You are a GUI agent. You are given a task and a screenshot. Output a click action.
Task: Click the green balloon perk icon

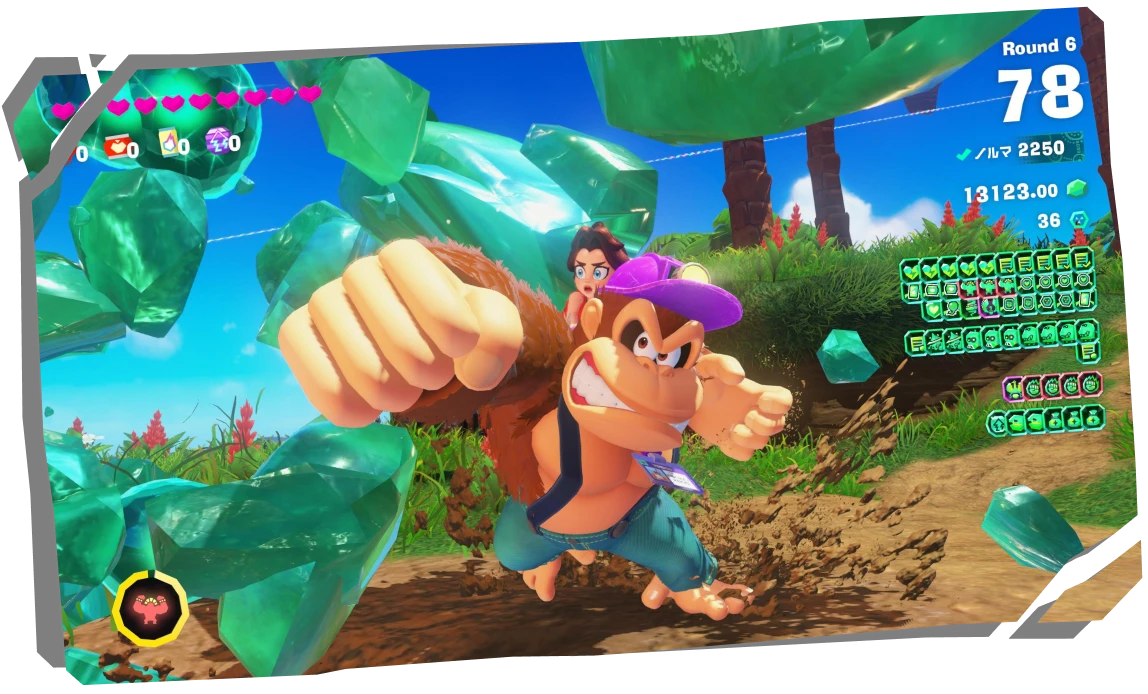pos(952,309)
